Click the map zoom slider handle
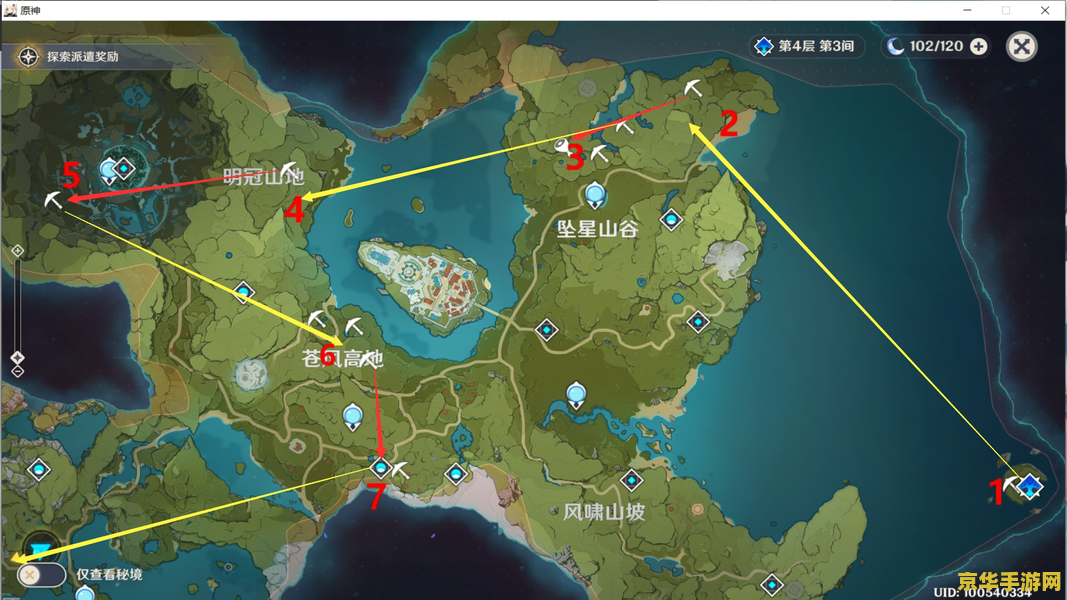The width and height of the screenshot is (1067, 600). pyautogui.click(x=18, y=357)
